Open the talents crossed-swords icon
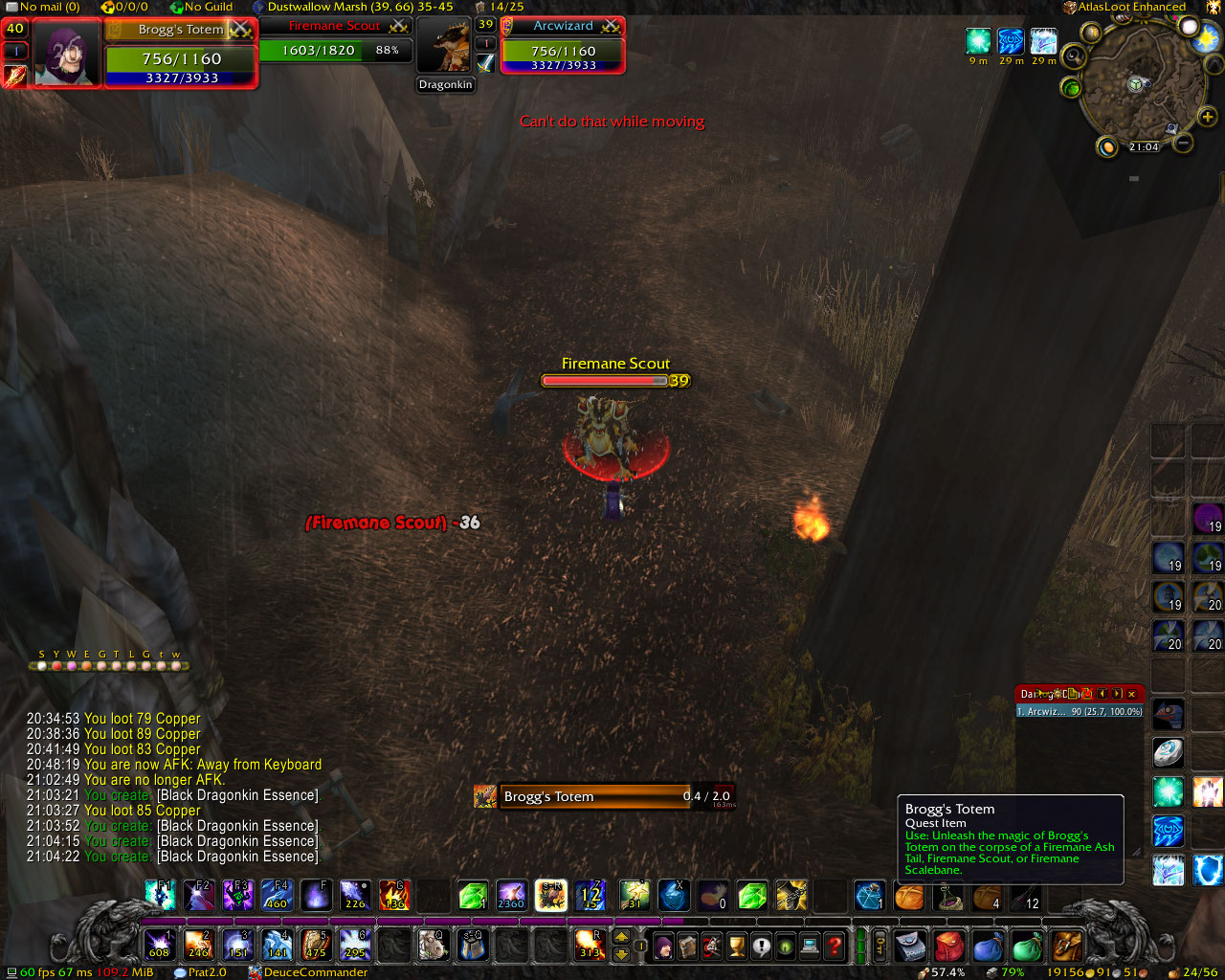 [x=710, y=946]
